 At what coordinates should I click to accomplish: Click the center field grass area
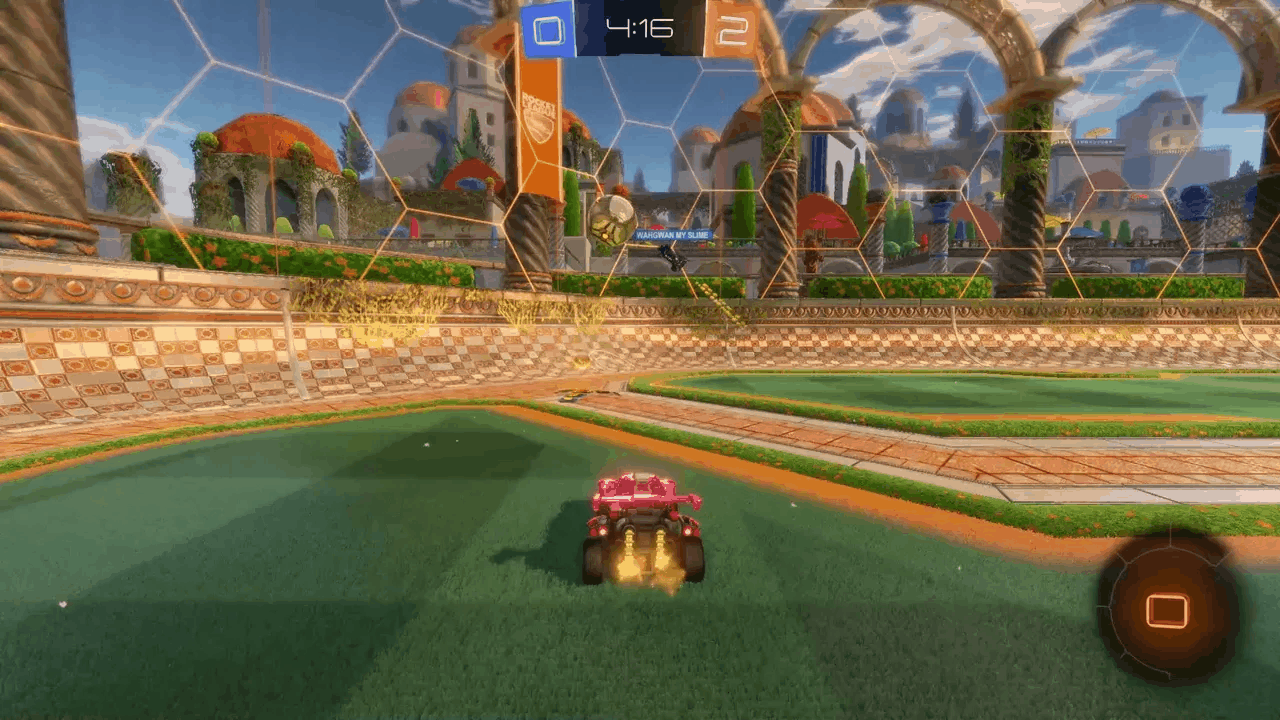tap(400, 600)
